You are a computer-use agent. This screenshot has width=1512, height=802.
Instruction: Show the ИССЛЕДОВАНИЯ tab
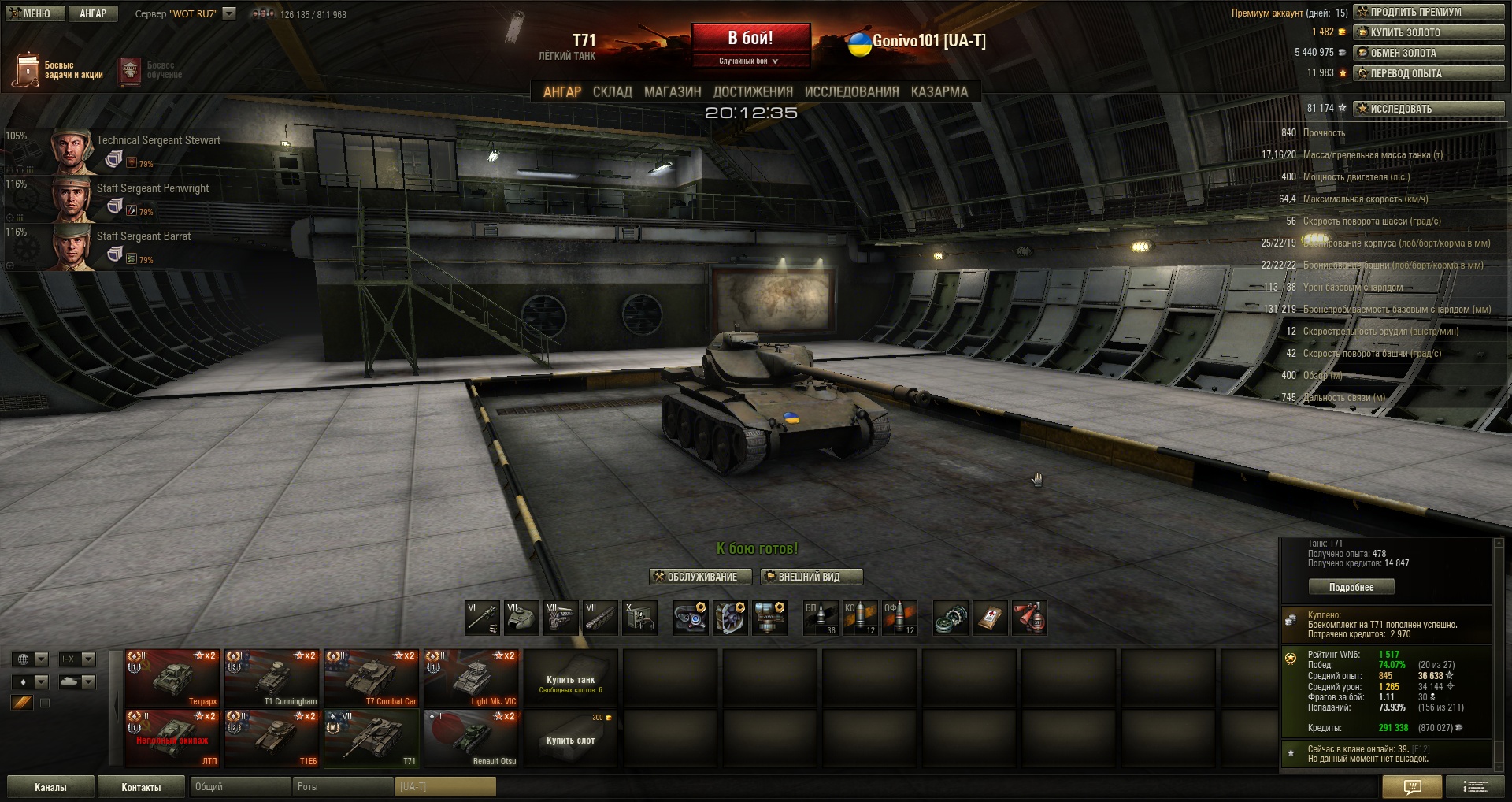click(851, 91)
